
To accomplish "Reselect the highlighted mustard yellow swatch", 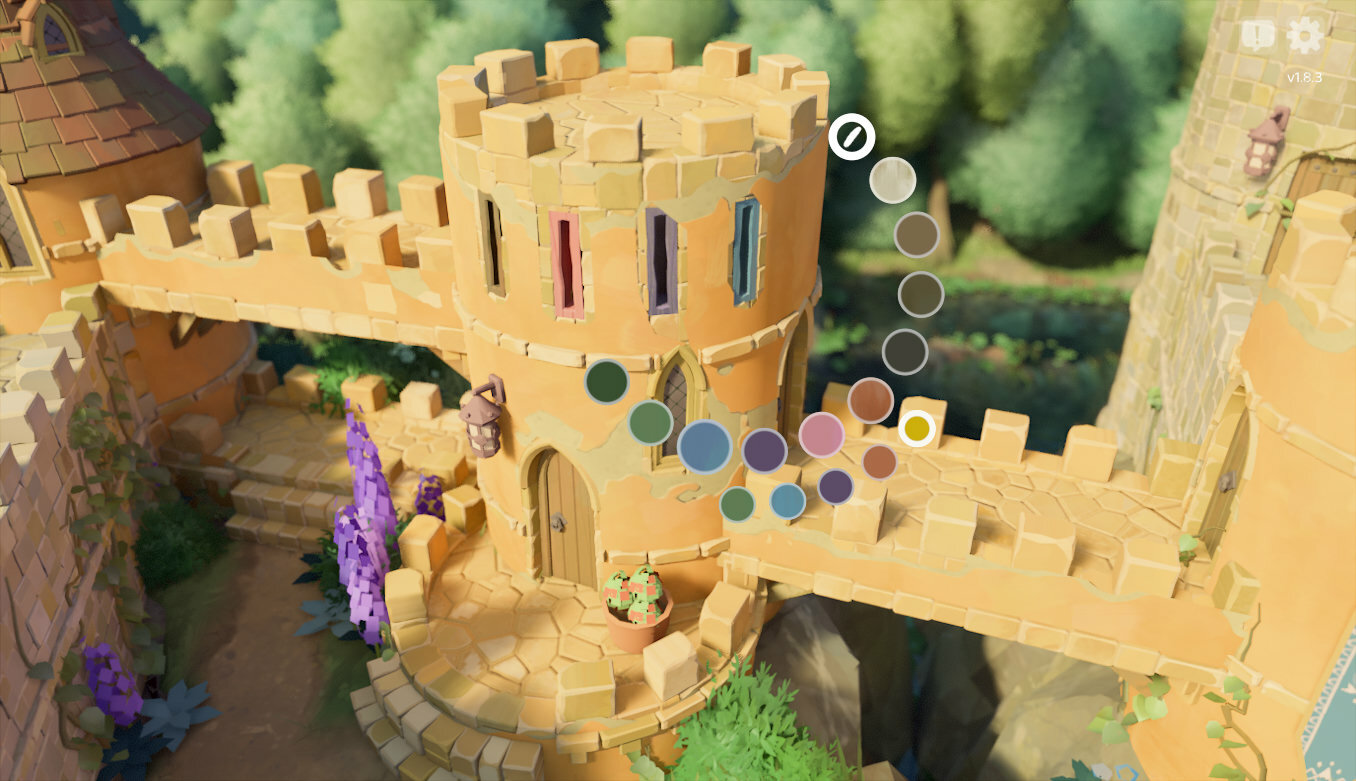I will click(x=916, y=427).
